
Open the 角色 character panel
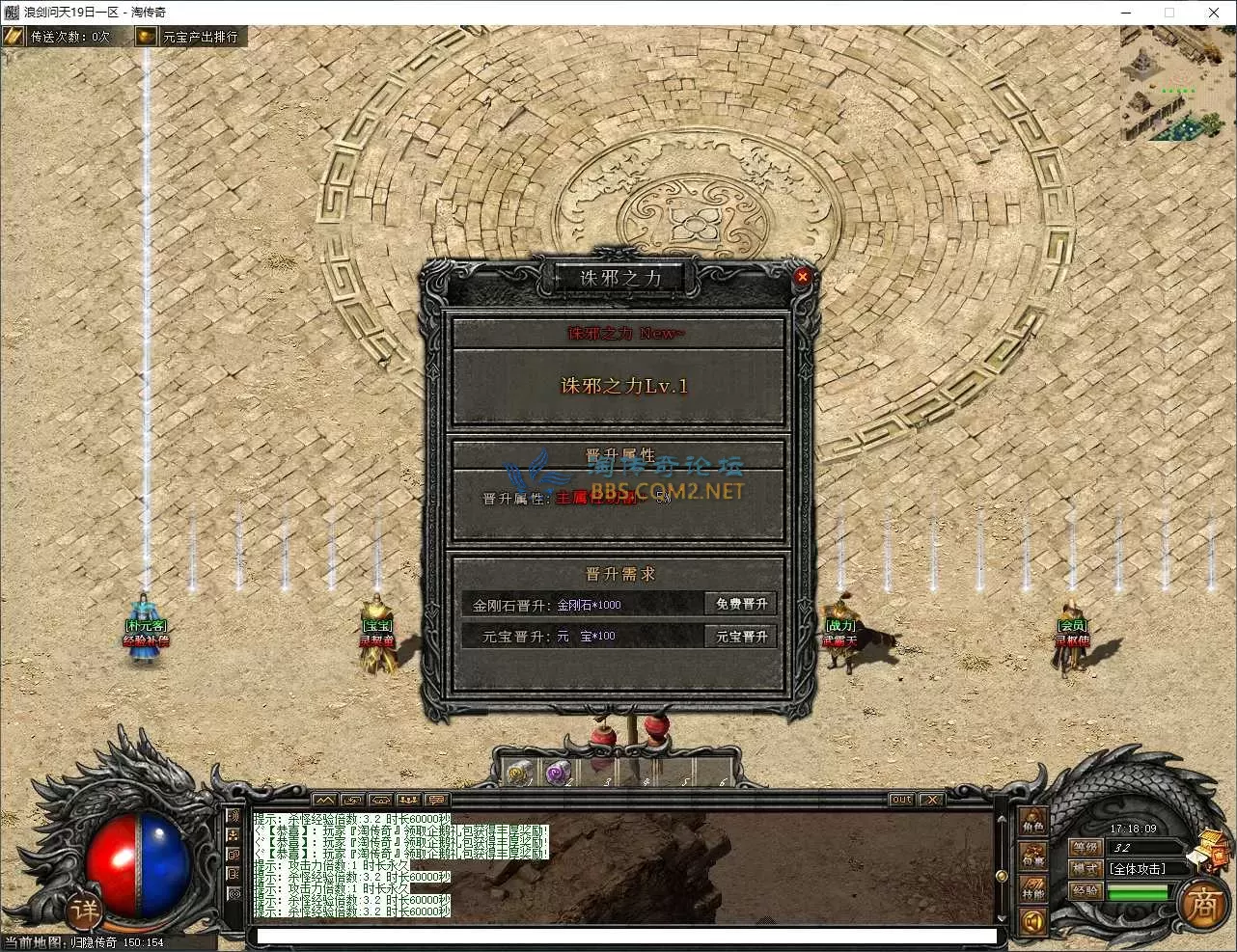click(x=1033, y=823)
